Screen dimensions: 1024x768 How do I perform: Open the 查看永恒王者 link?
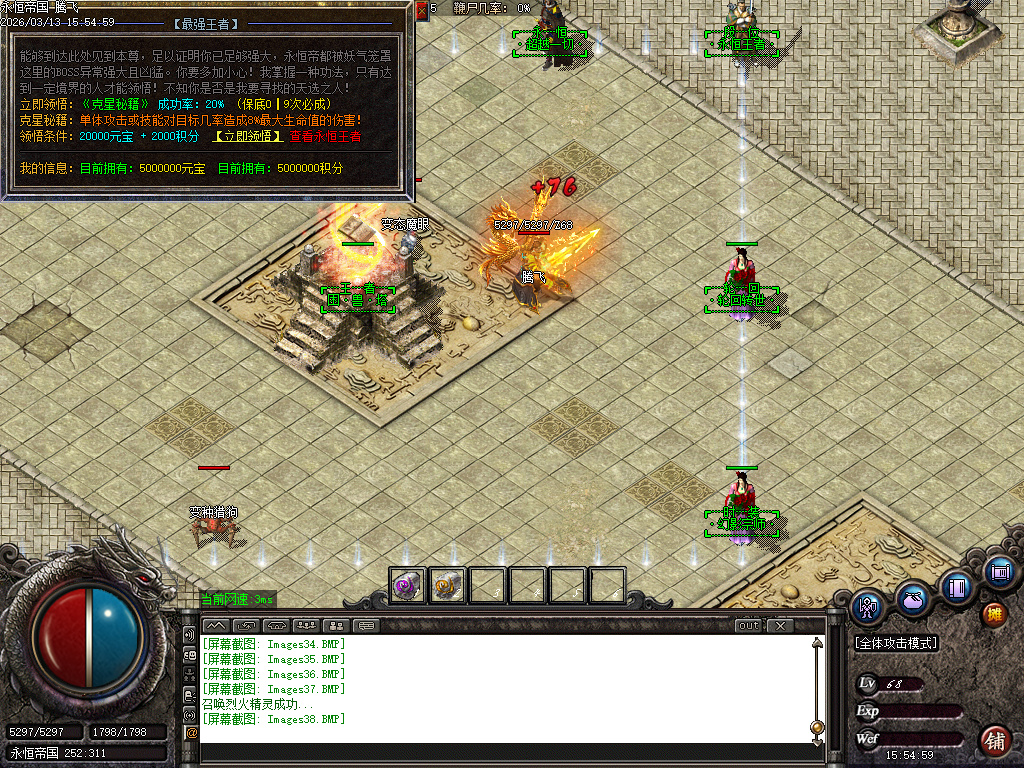click(325, 136)
